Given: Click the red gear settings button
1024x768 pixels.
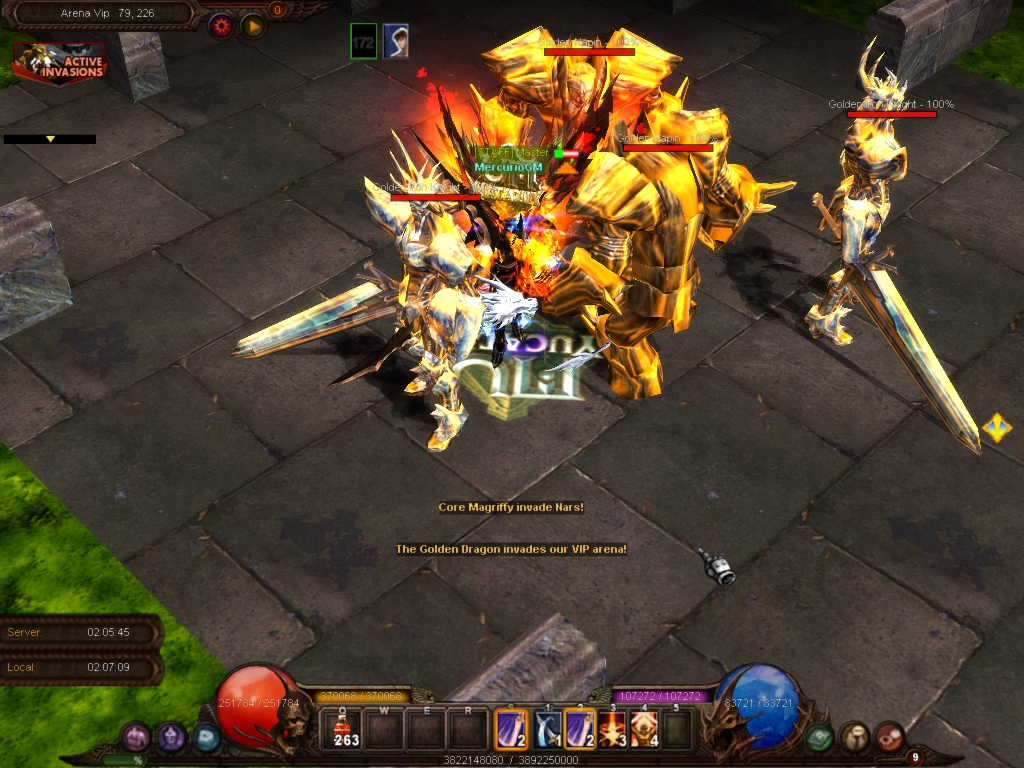Looking at the screenshot, I should 220,26.
